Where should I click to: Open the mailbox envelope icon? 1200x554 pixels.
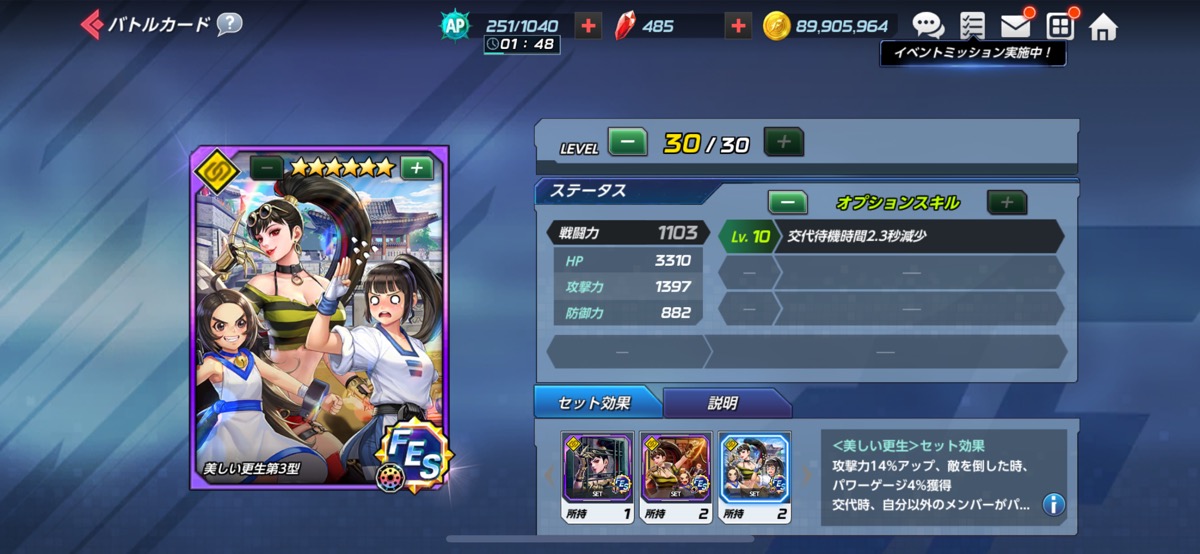(x=1015, y=26)
